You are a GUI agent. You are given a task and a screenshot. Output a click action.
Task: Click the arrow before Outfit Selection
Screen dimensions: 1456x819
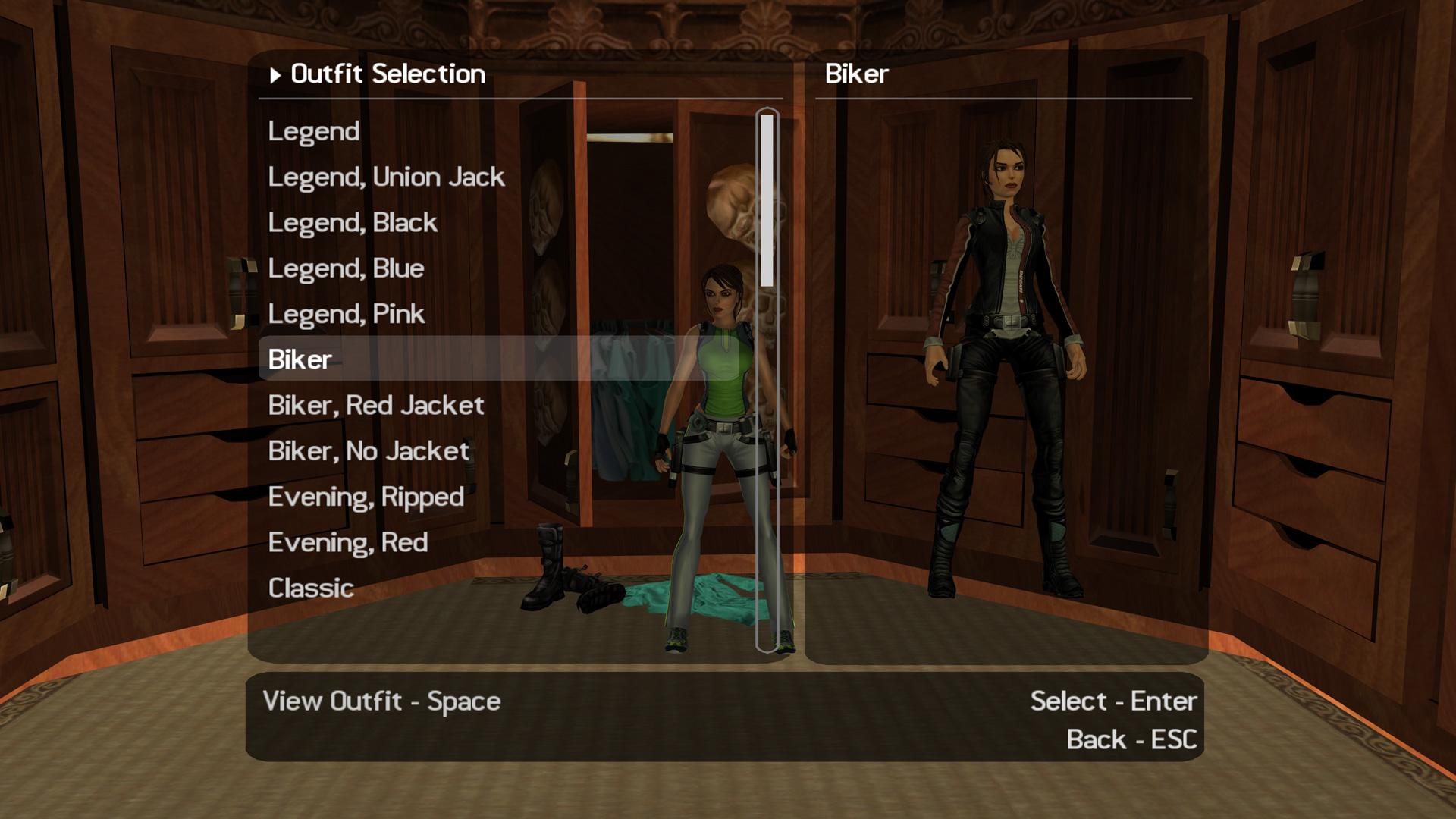click(274, 75)
